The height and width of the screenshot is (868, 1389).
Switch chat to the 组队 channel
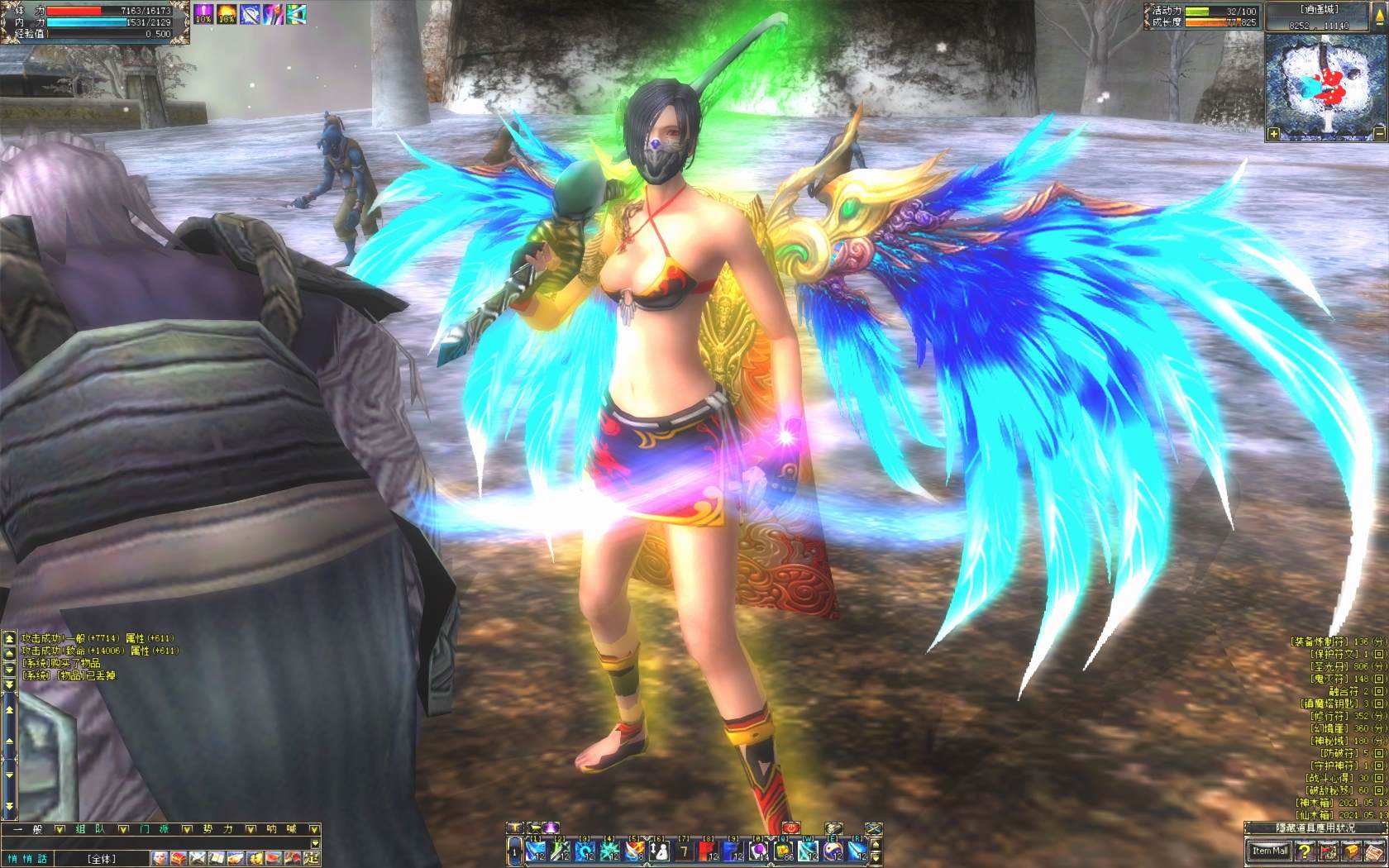point(90,829)
